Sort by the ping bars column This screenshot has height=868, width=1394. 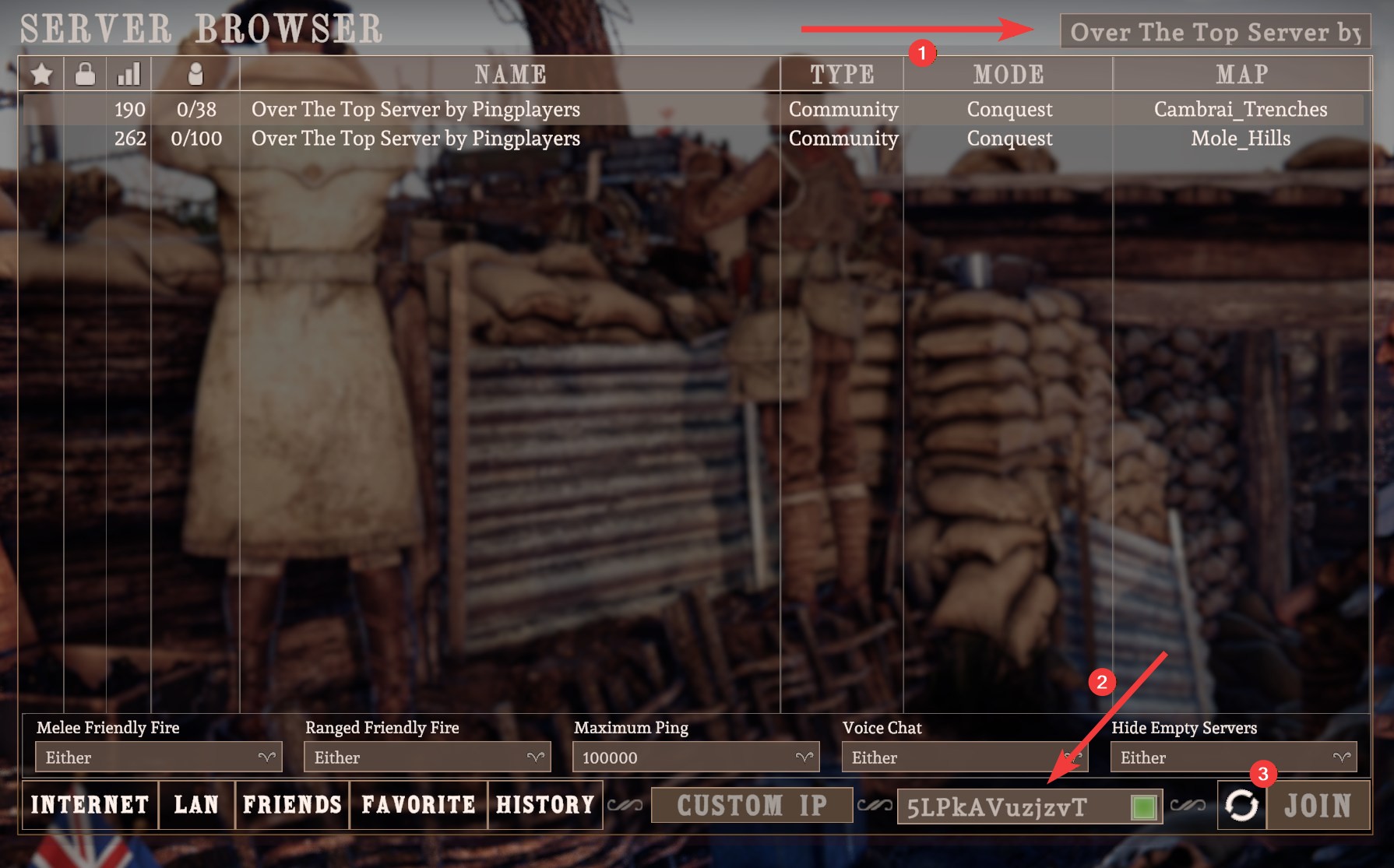(128, 75)
